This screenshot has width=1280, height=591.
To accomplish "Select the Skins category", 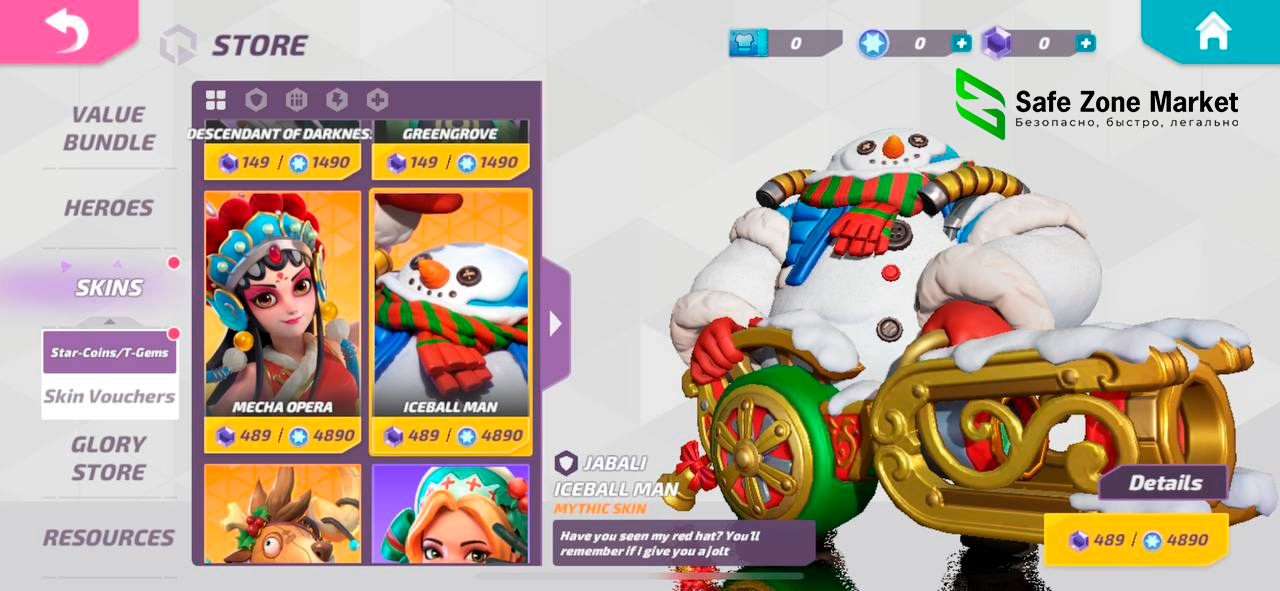I will [109, 288].
